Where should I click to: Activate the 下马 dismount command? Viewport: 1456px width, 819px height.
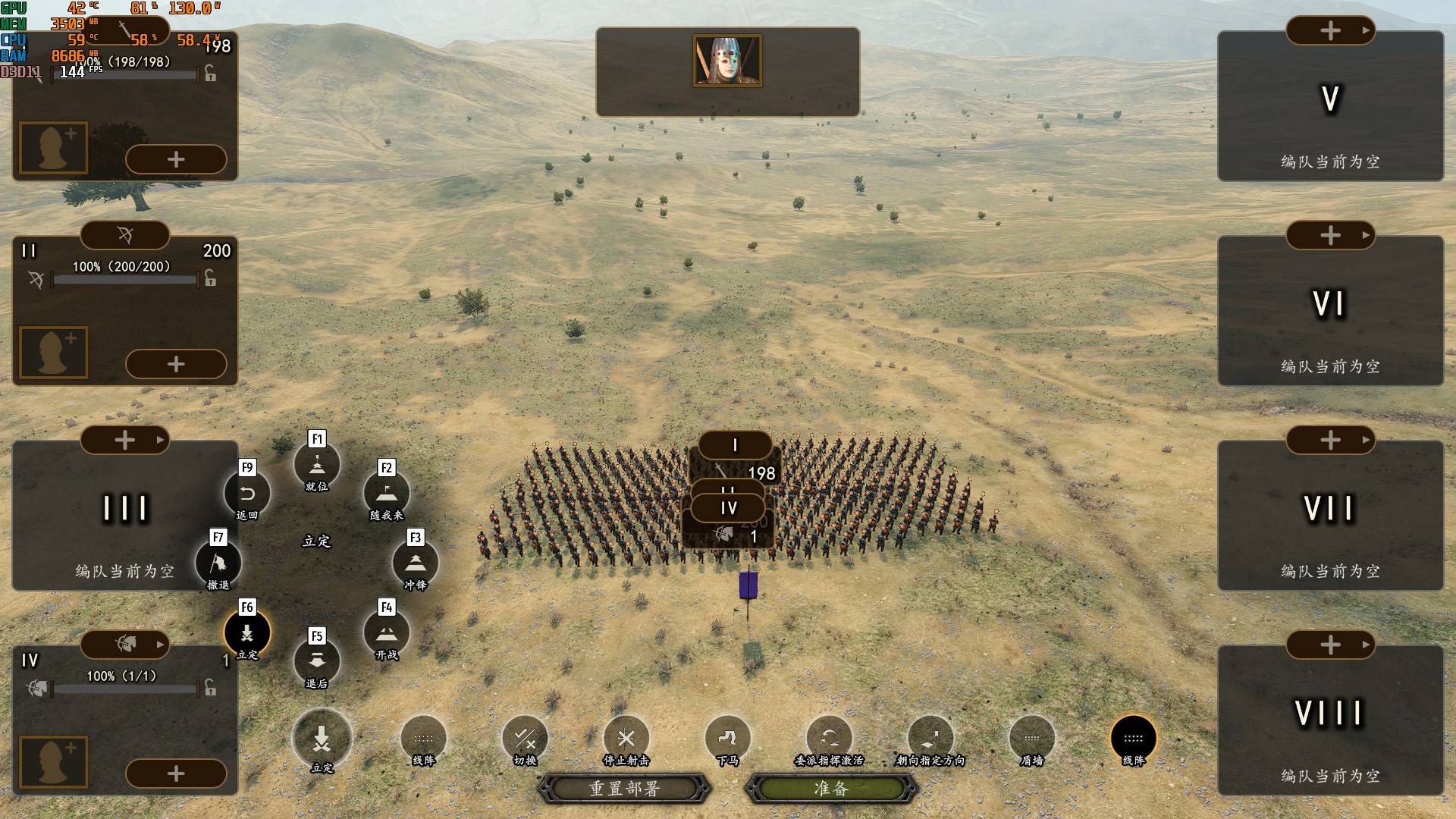(x=727, y=739)
